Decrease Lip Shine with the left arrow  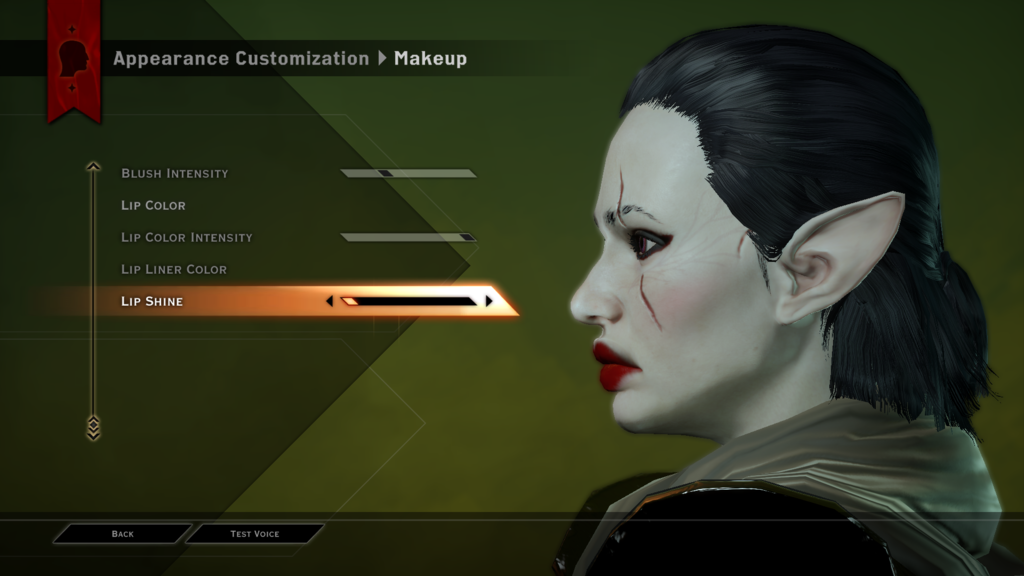click(330, 301)
